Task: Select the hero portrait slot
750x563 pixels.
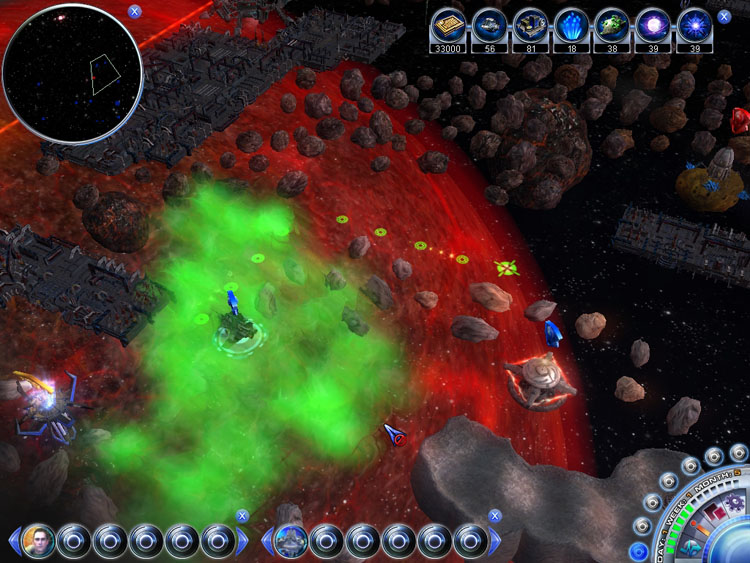Action: click(38, 541)
